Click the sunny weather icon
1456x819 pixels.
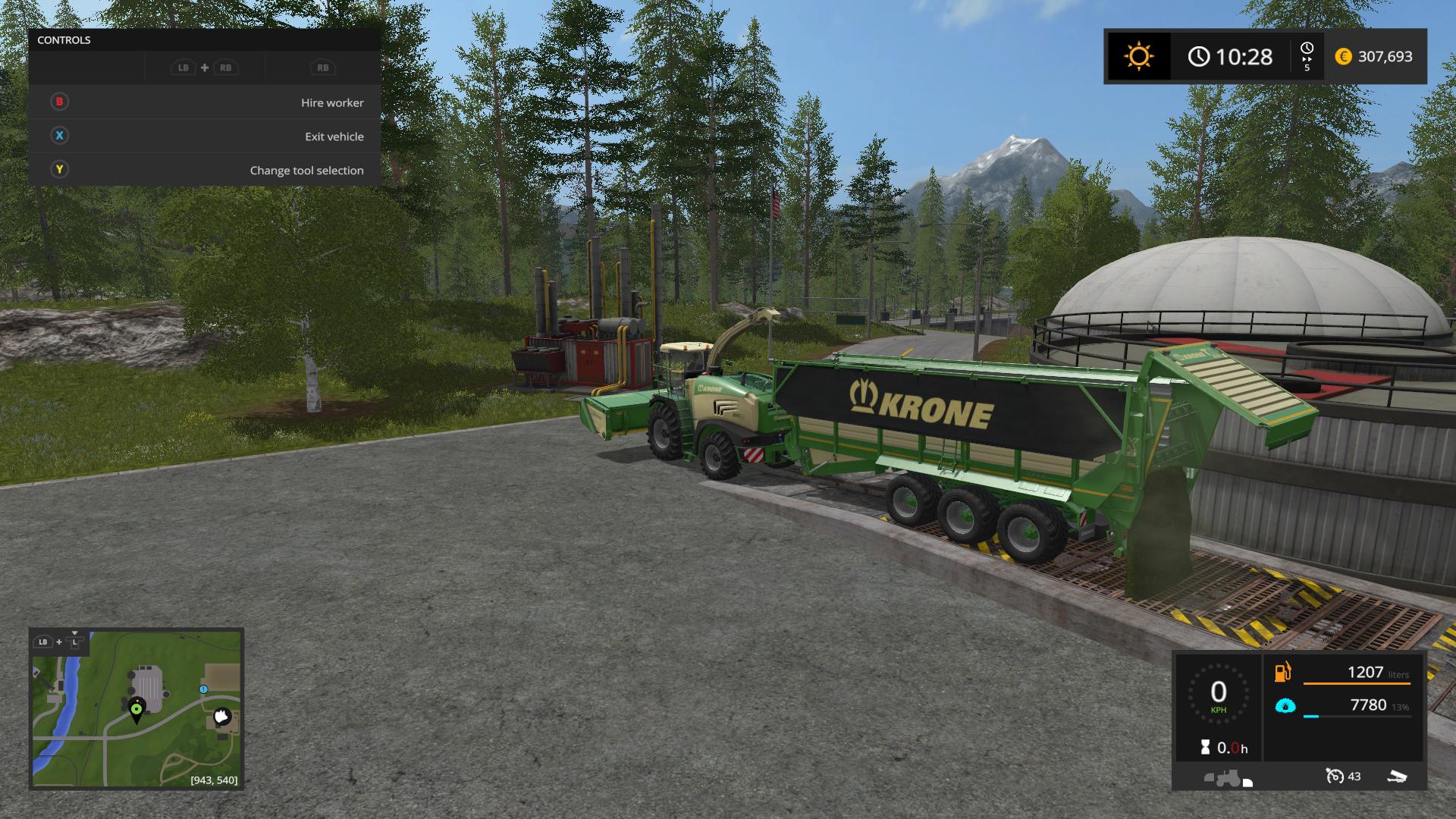pyautogui.click(x=1138, y=57)
